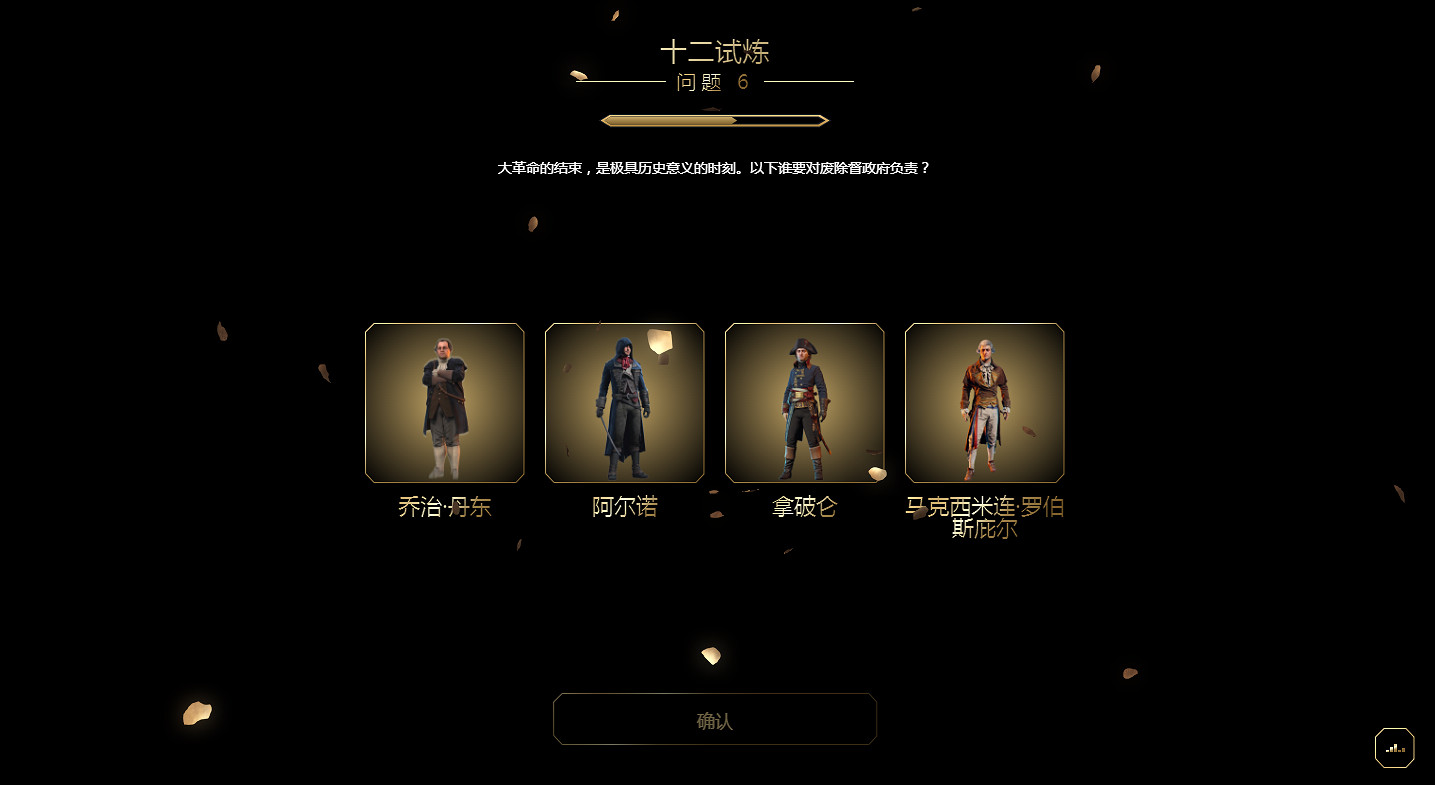Choose the 乔治·丹东 answer label
1435x785 pixels.
[x=444, y=507]
